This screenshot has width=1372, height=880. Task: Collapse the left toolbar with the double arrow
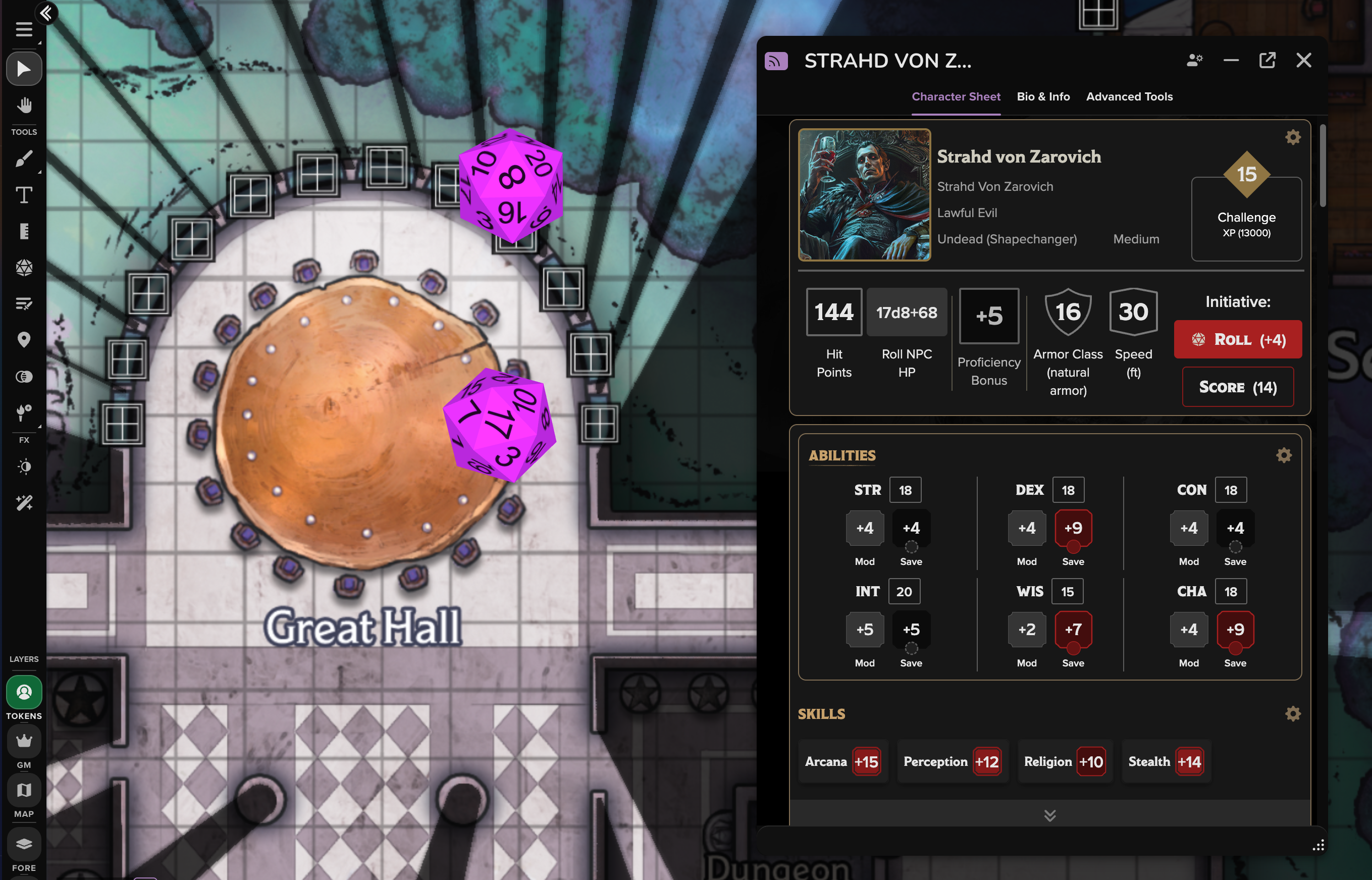46,13
